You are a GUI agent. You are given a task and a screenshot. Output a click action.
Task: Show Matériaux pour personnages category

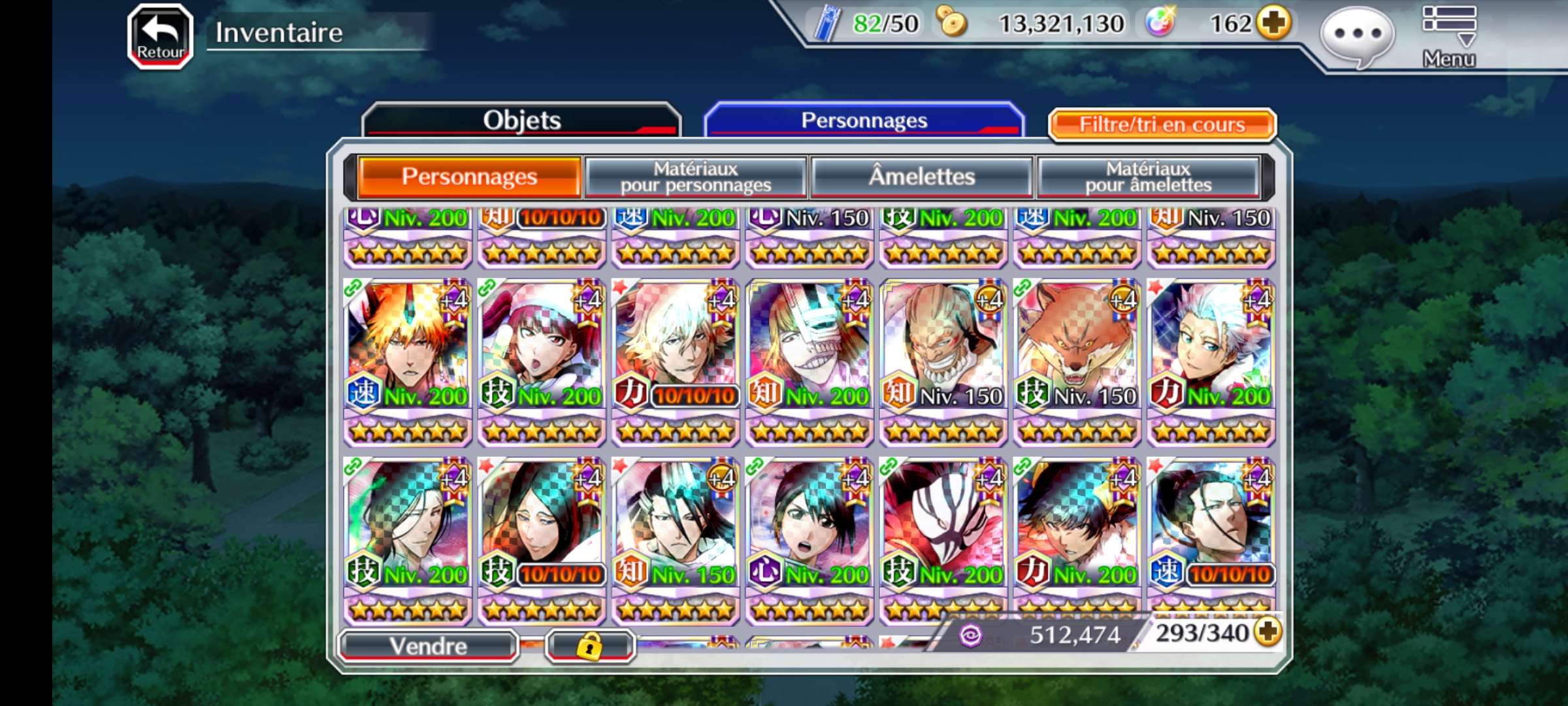[696, 176]
